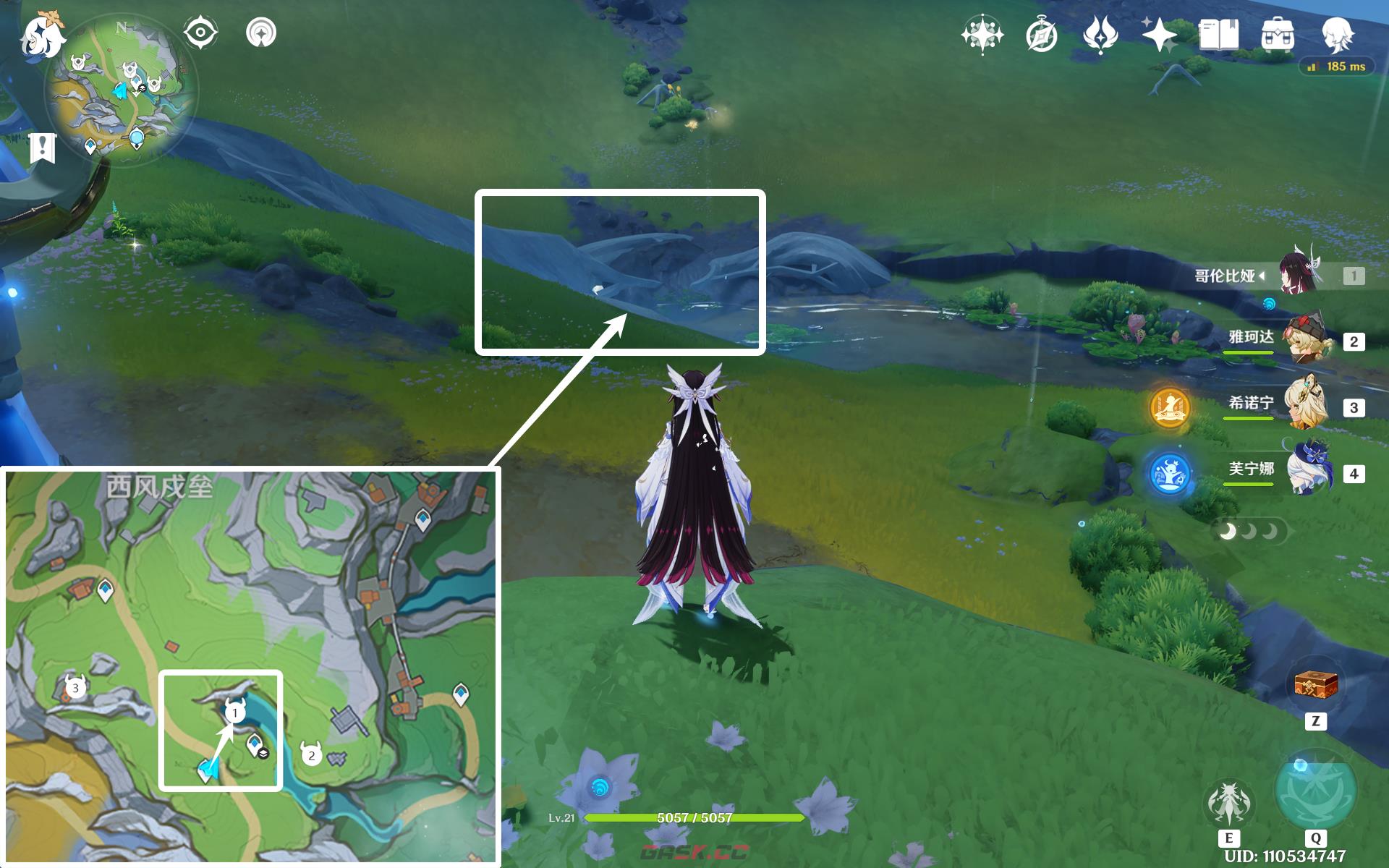
Task: Switch to party member 芙宁娜
Action: pos(1309,471)
